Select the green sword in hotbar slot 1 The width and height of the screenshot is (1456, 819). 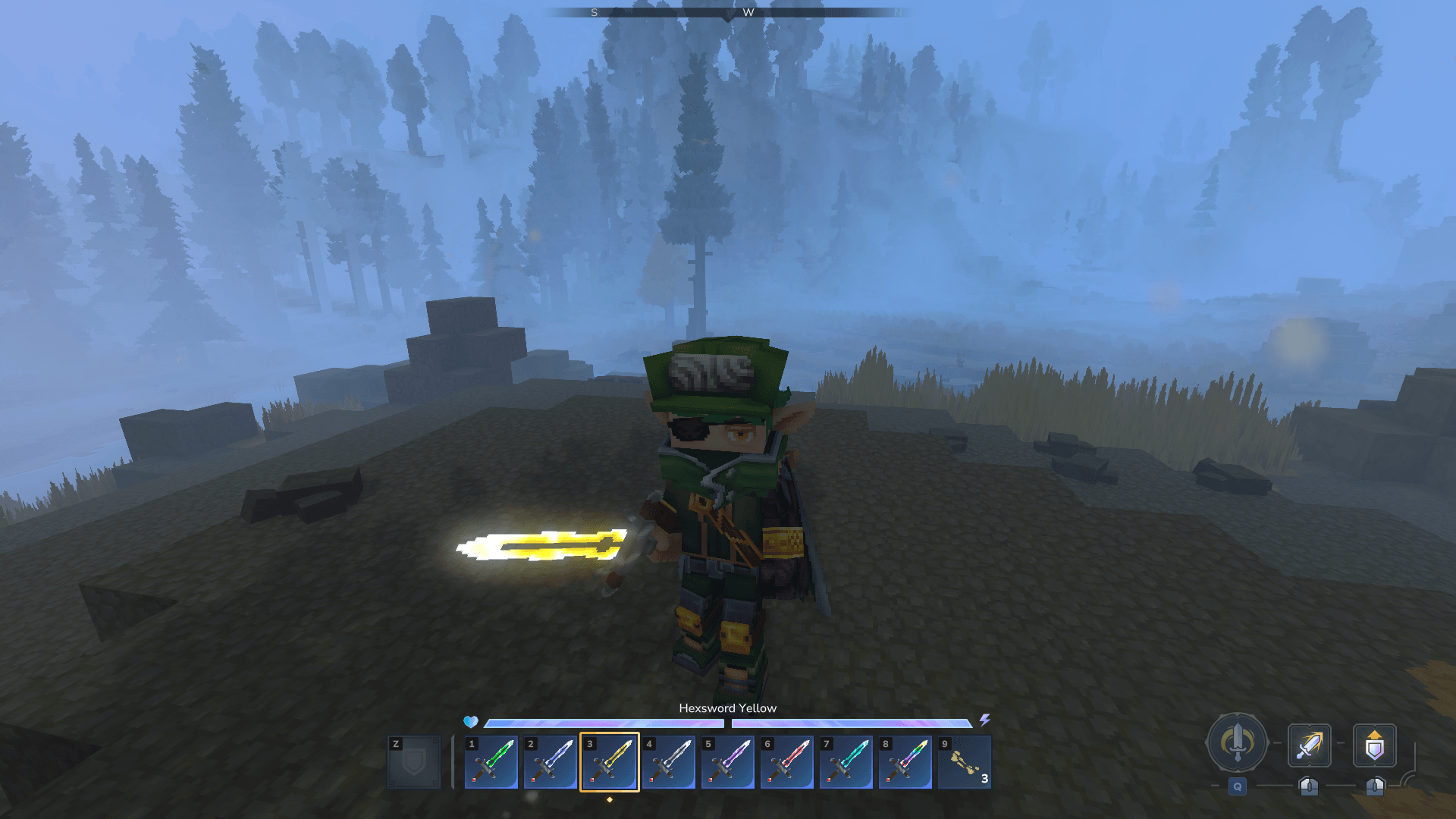(491, 762)
